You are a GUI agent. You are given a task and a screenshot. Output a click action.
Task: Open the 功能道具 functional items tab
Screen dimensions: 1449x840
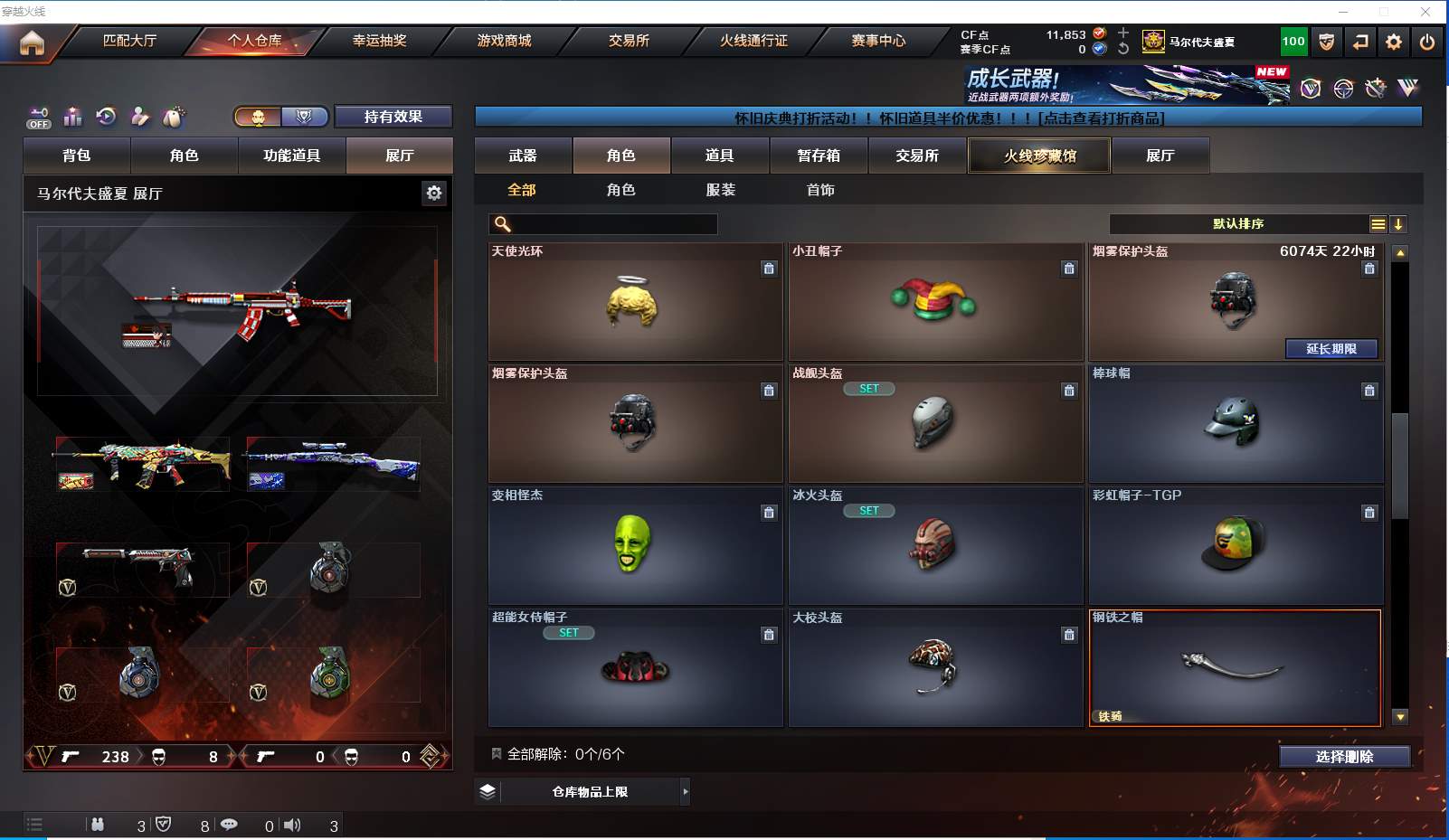click(x=291, y=156)
